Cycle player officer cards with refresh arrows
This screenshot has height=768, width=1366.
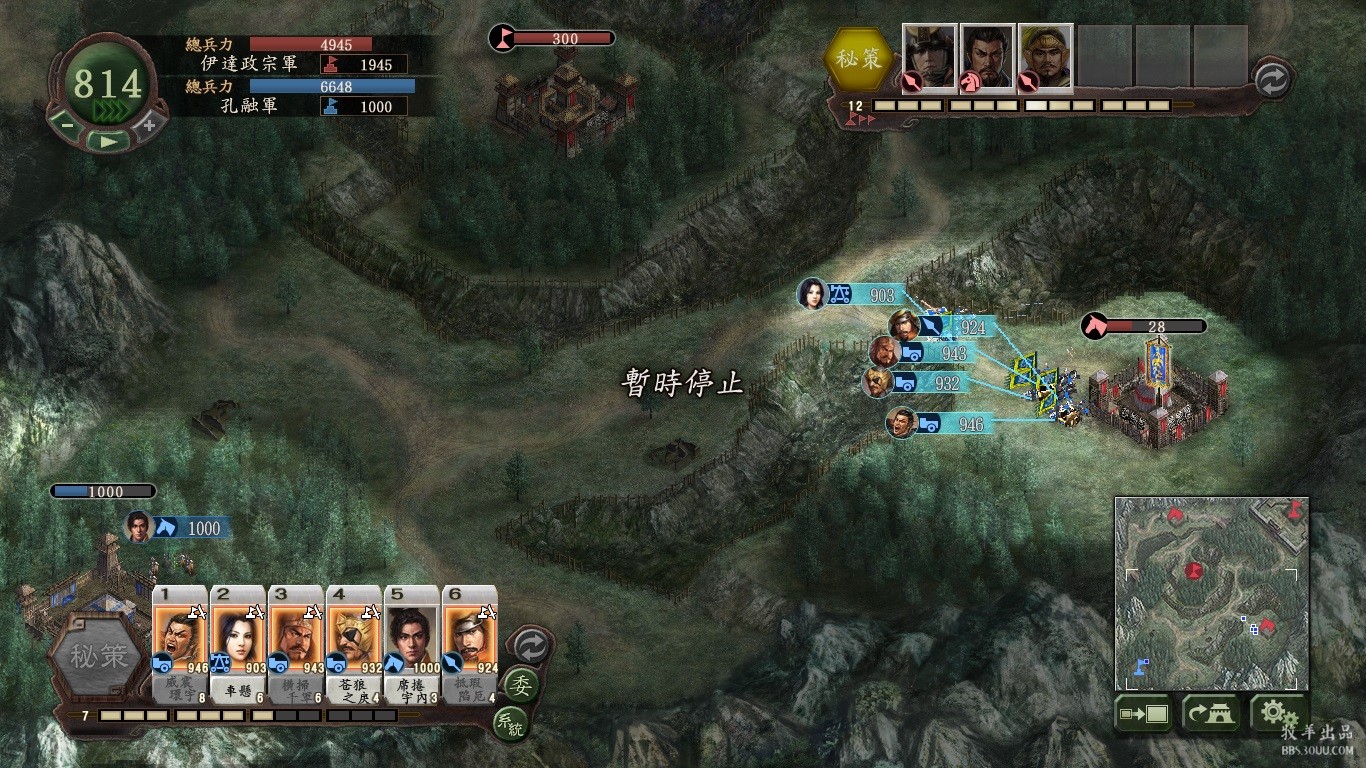tap(530, 646)
